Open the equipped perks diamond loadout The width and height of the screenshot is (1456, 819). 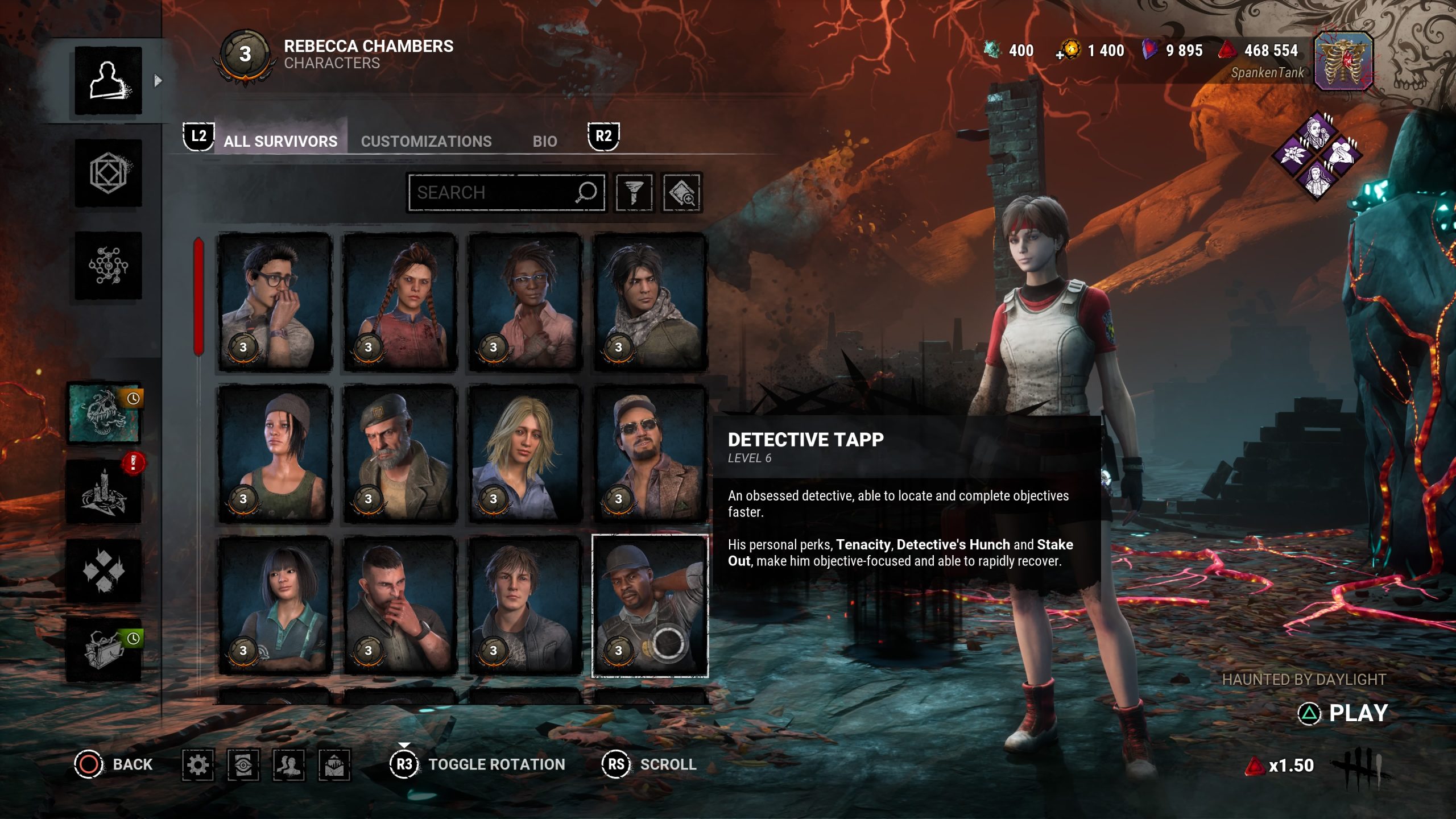1317,155
